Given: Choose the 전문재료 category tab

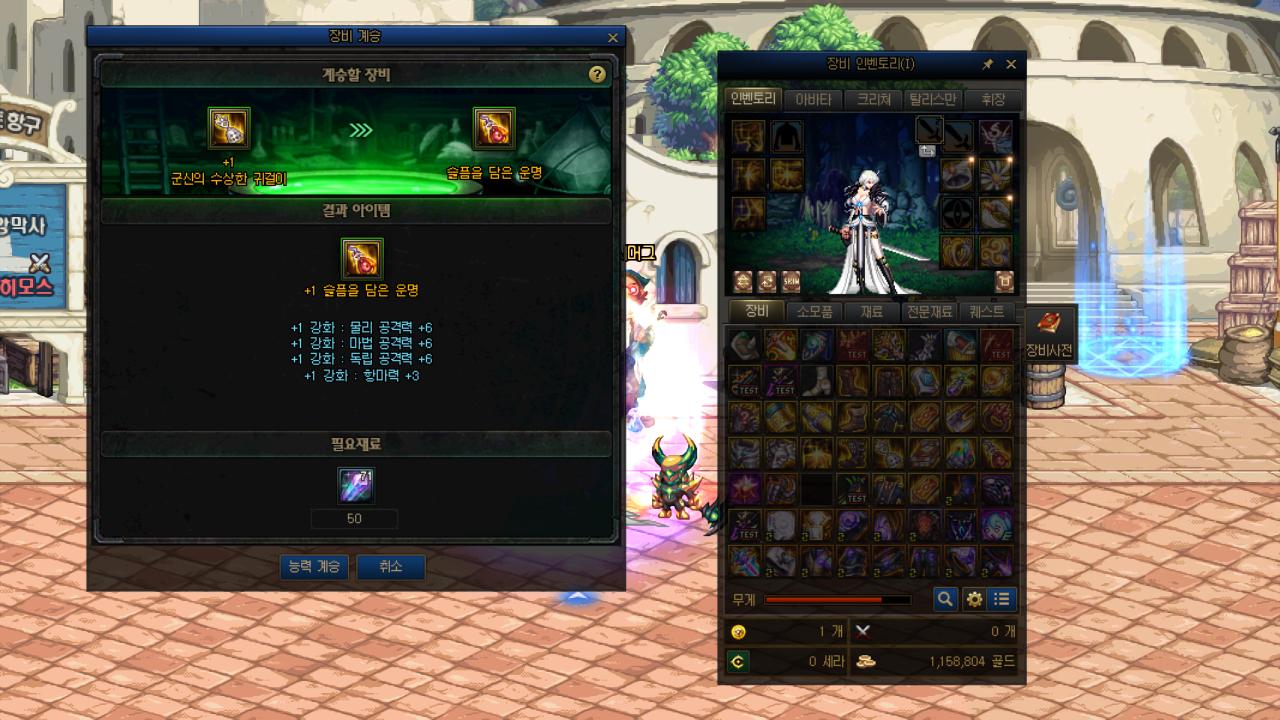Looking at the screenshot, I should (929, 311).
